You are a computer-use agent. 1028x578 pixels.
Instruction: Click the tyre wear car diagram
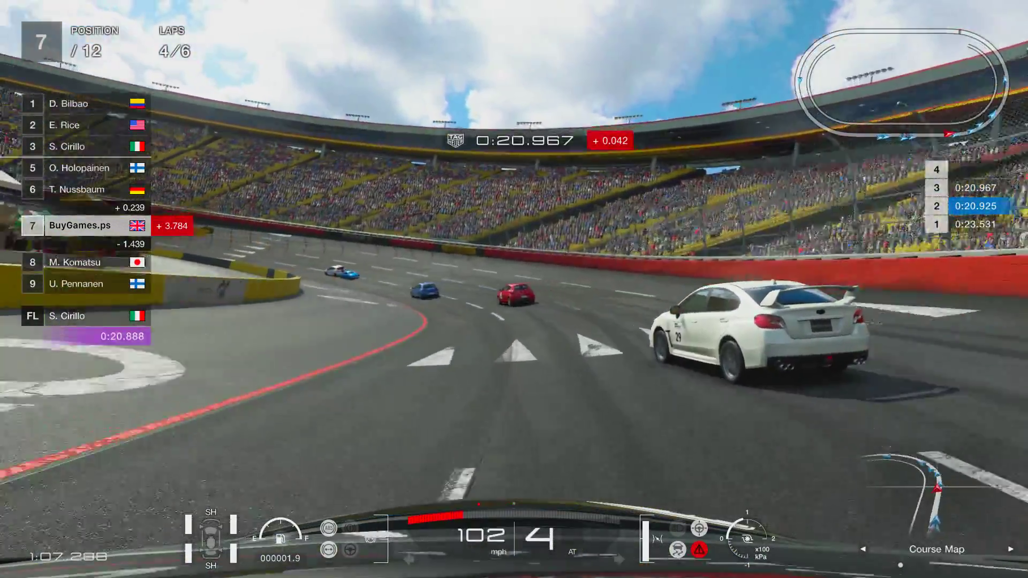tap(211, 539)
